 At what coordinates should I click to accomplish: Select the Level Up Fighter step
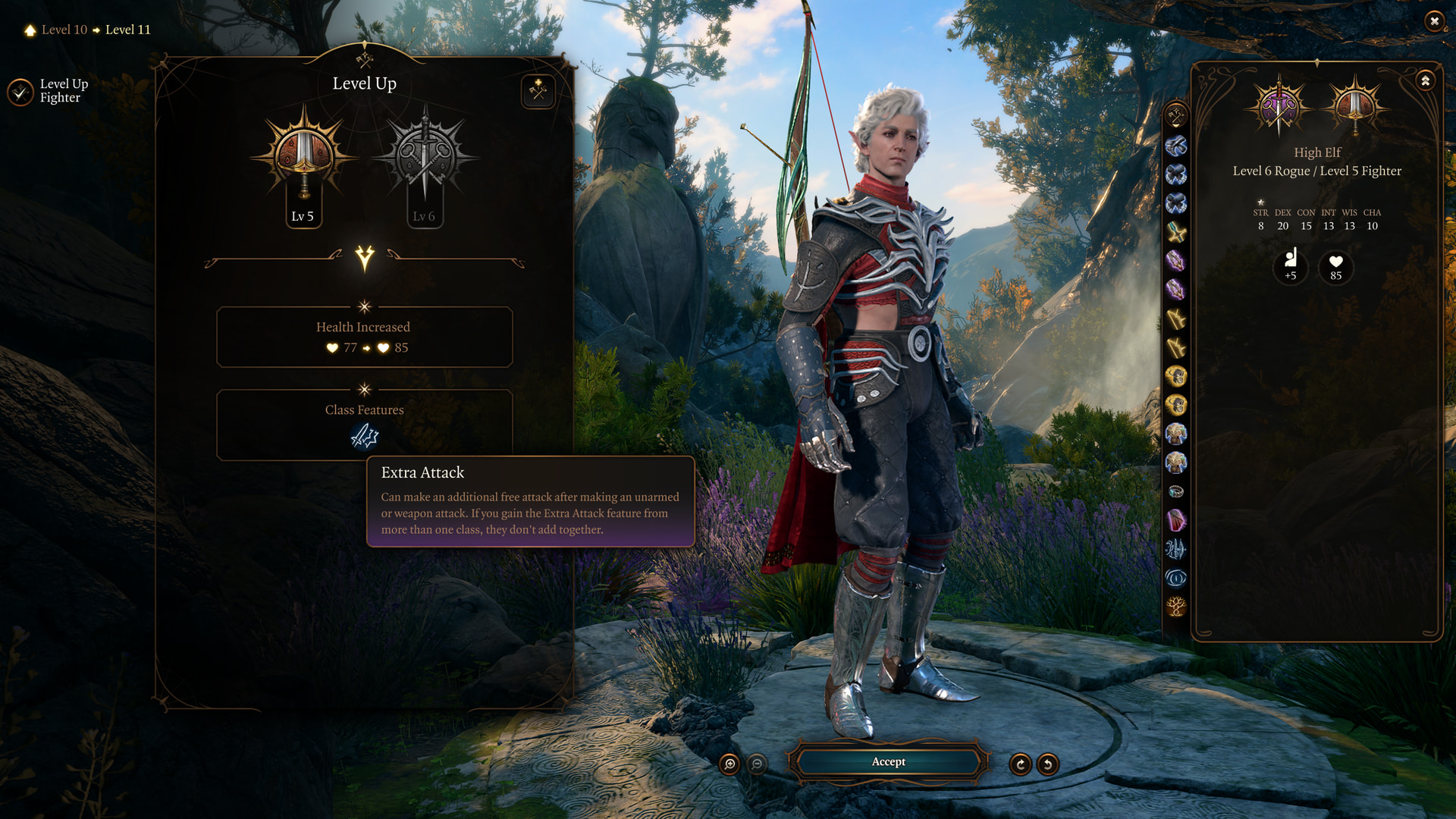point(49,91)
